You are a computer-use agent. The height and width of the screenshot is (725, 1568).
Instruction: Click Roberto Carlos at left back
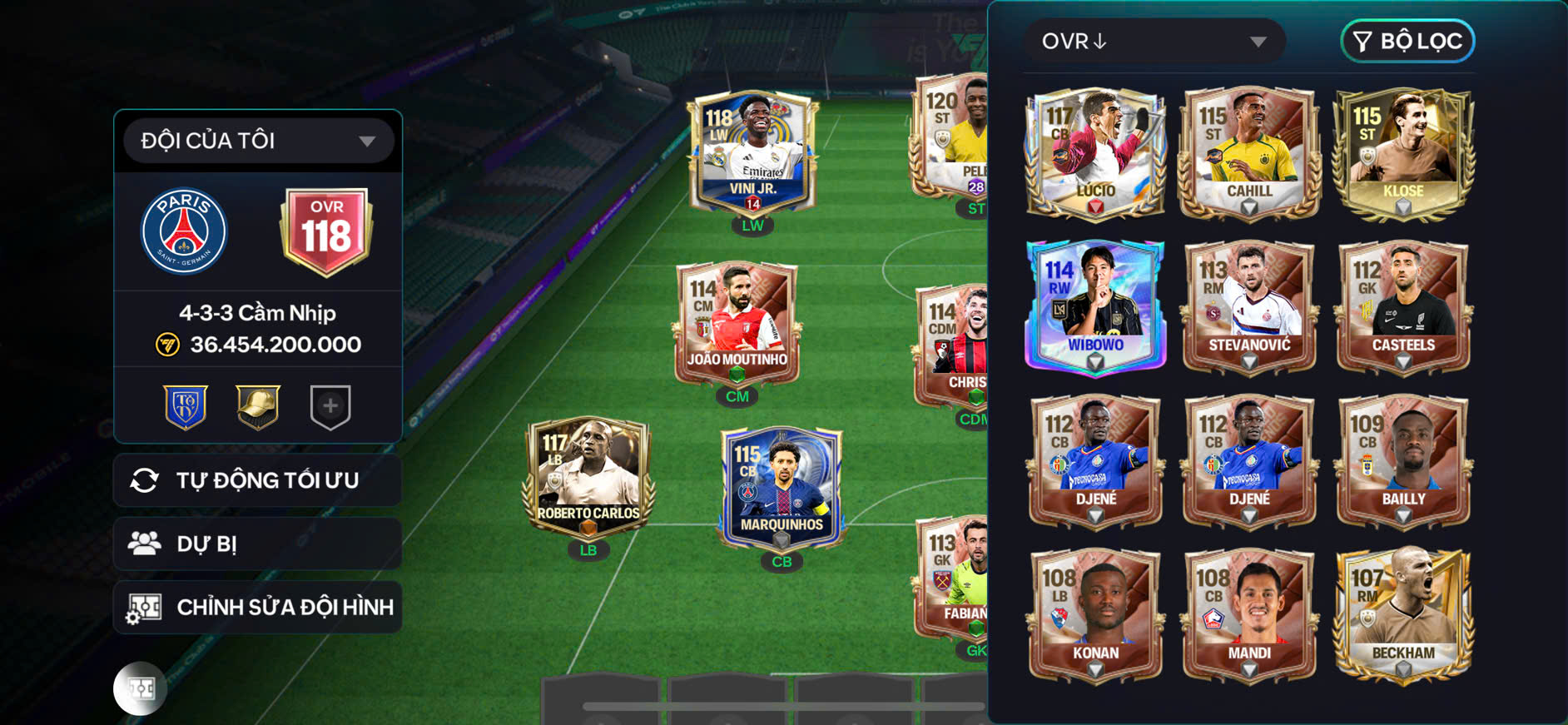588,479
